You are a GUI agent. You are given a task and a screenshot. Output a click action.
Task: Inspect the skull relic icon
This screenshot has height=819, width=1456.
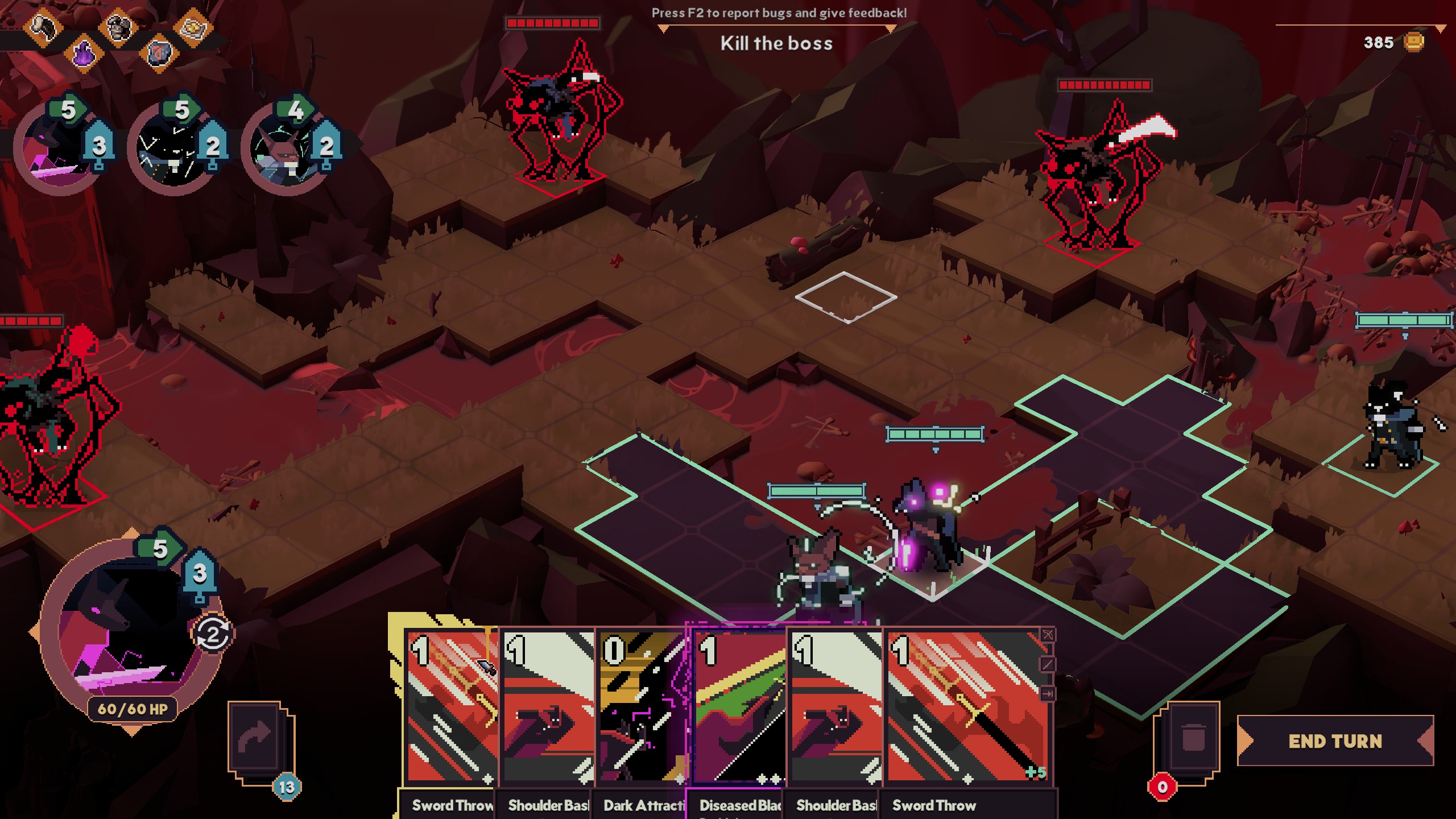coord(119,27)
